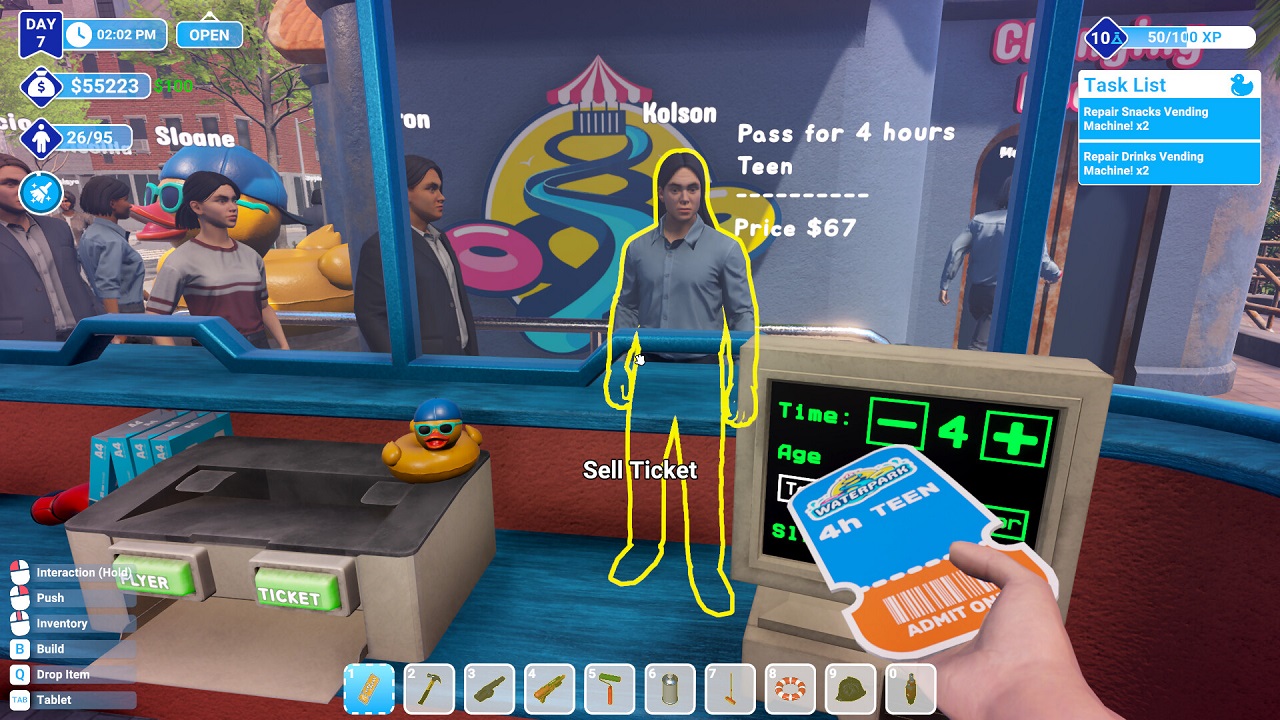Image resolution: width=1280 pixels, height=720 pixels.
Task: Select the broom in hotbar slot 7
Action: 729,688
